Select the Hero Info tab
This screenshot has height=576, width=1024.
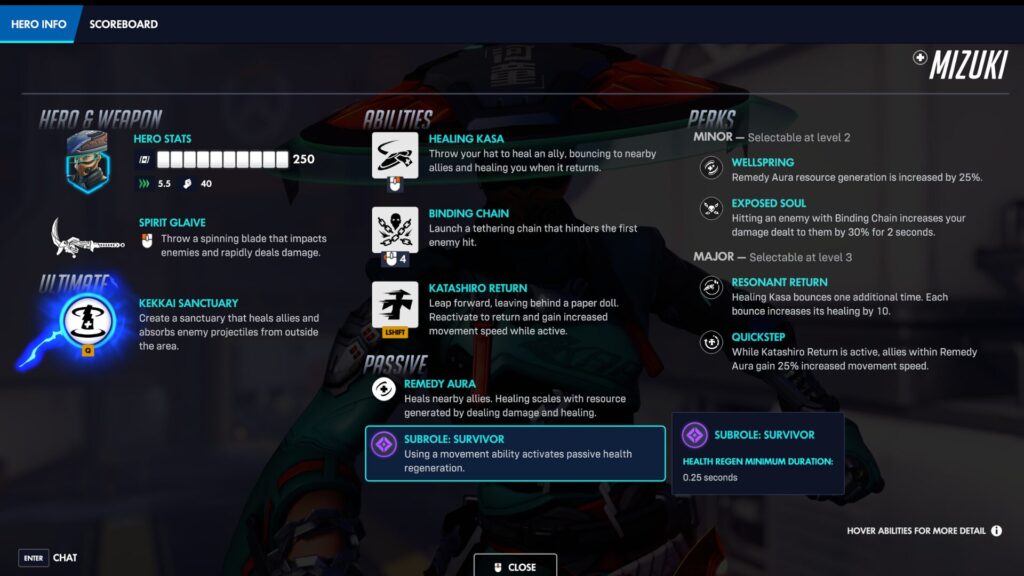pos(40,24)
